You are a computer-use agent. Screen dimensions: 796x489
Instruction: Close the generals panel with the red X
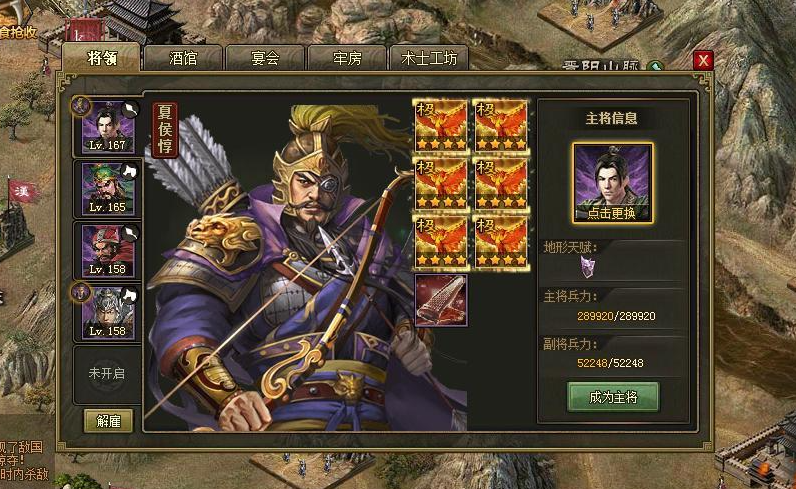click(703, 60)
